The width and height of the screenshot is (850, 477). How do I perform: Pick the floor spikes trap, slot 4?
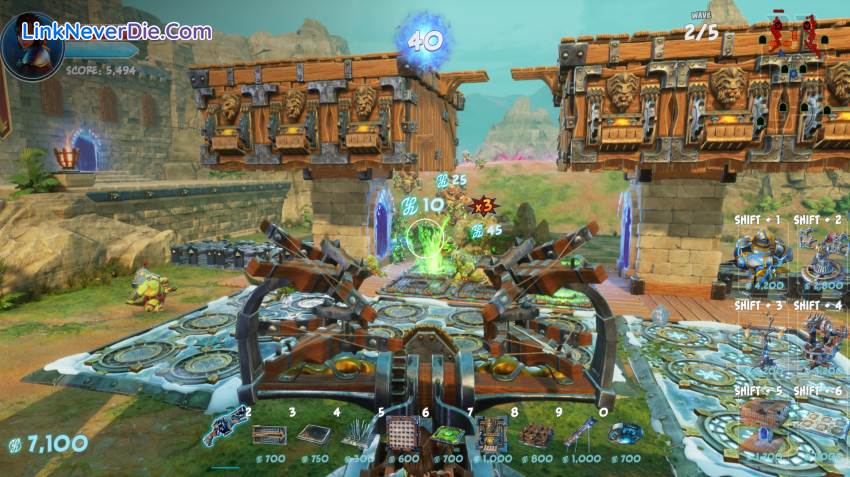pyautogui.click(x=357, y=434)
